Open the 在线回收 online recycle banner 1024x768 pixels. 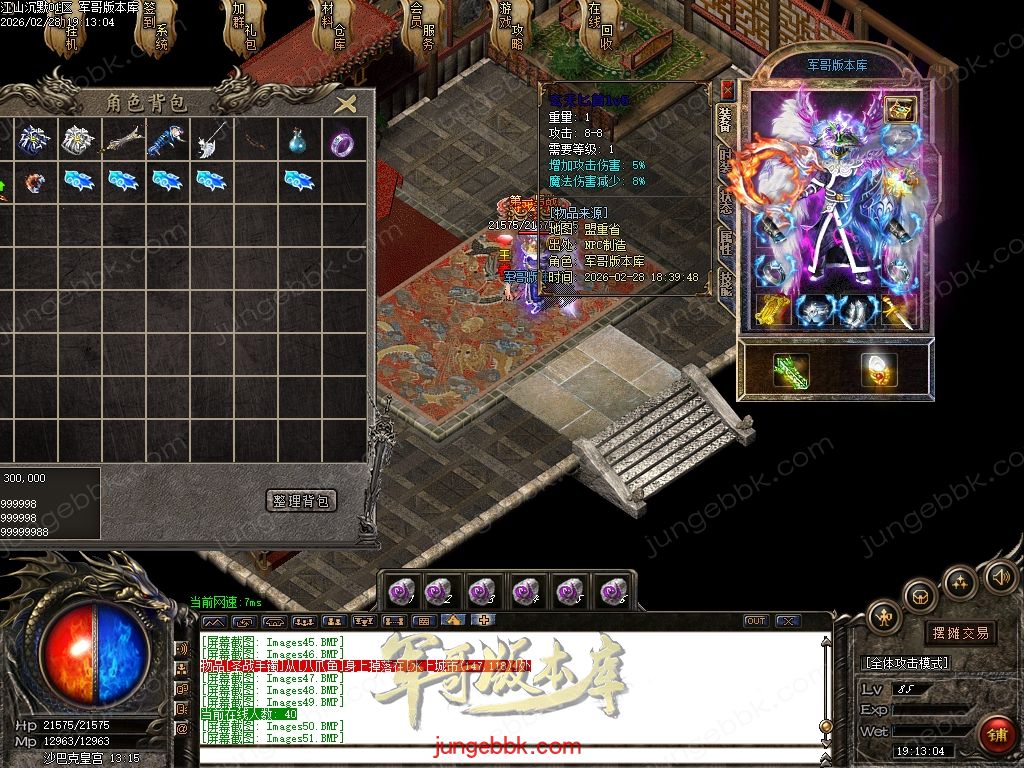pyautogui.click(x=601, y=28)
